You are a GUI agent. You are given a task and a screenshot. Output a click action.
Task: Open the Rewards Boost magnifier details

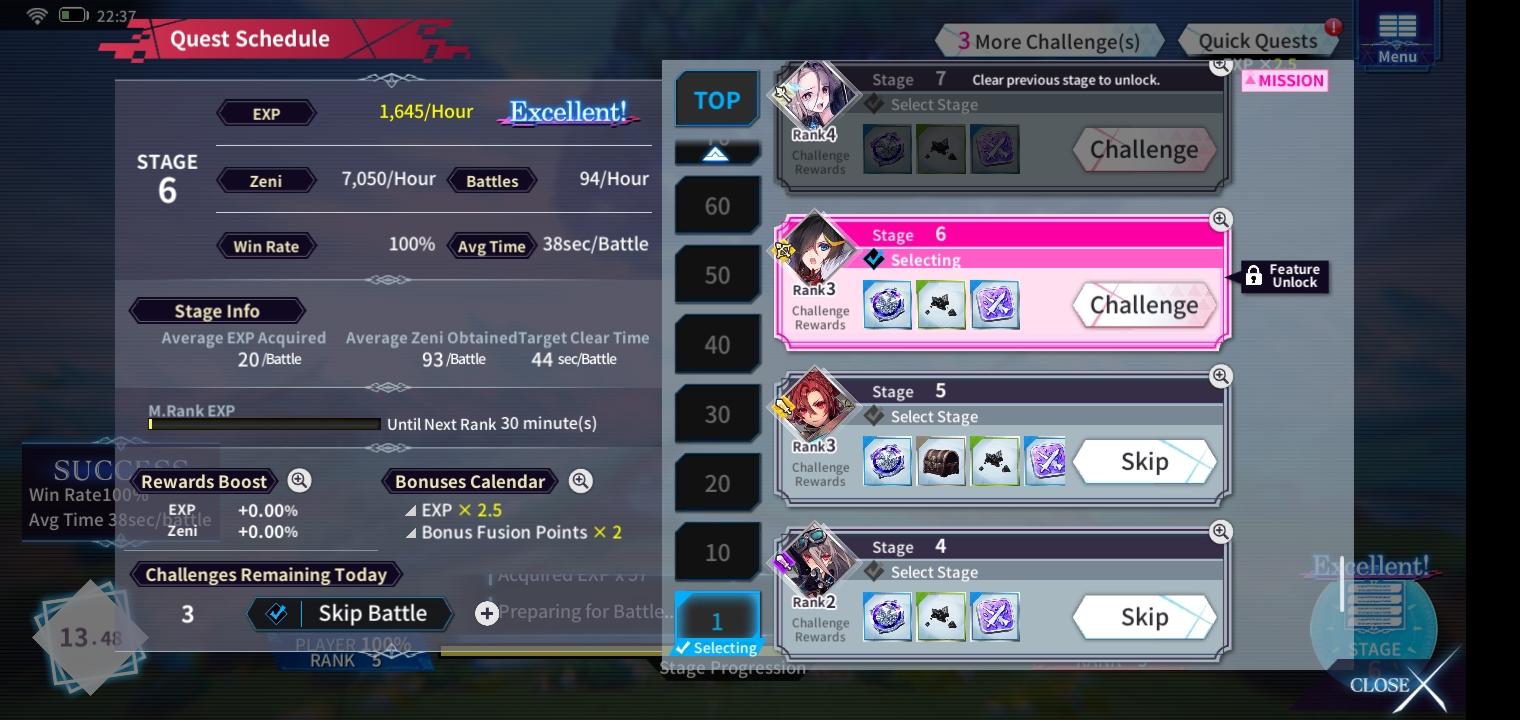298,481
